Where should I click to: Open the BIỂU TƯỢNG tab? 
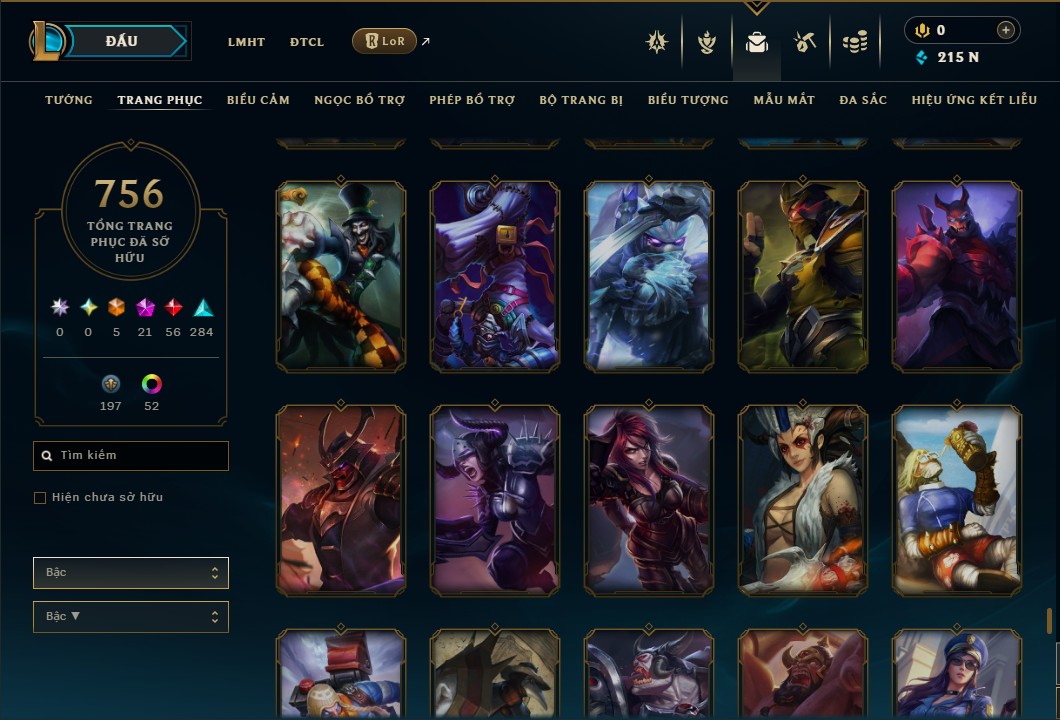click(688, 100)
